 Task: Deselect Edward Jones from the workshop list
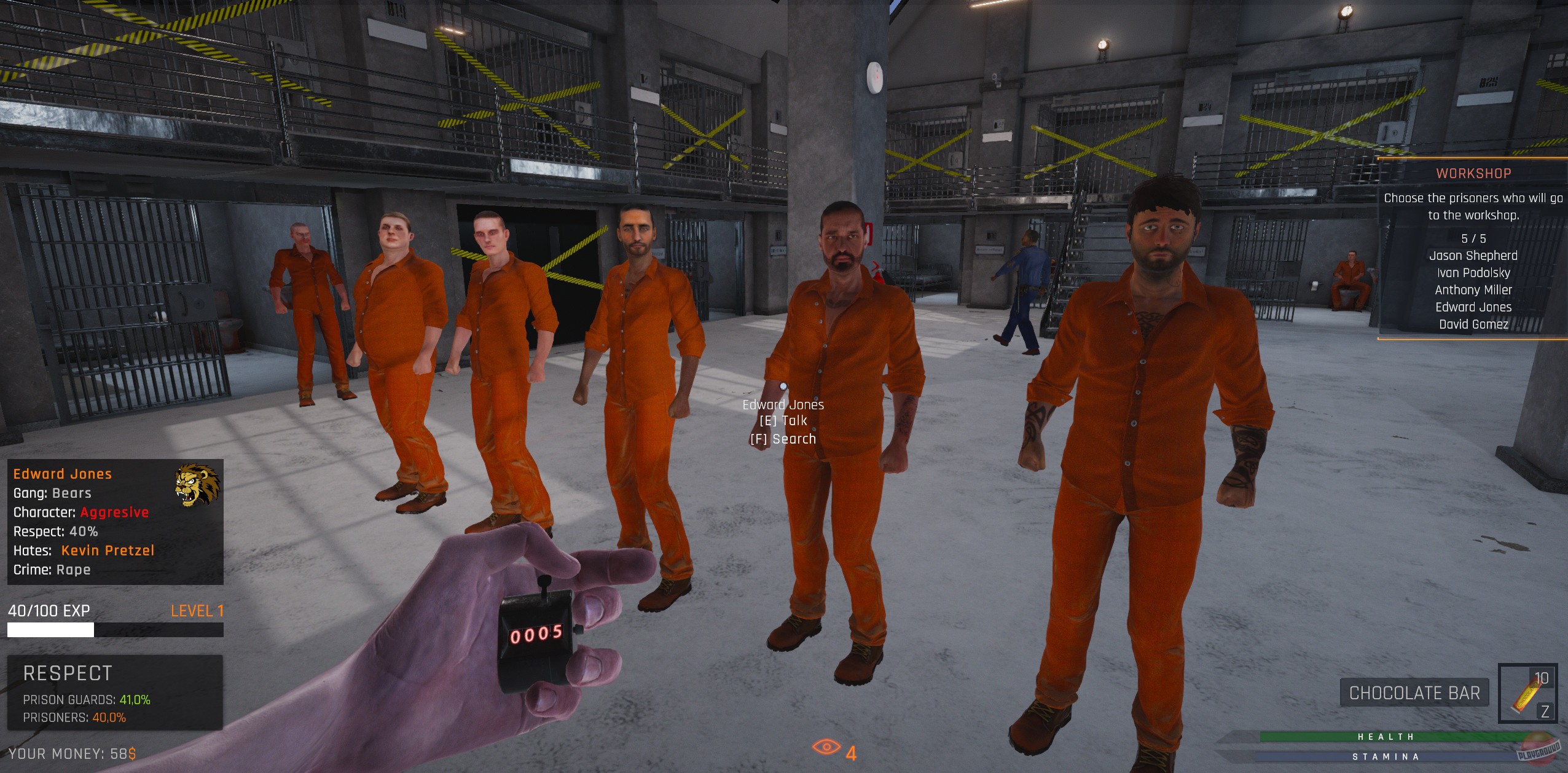[x=1475, y=307]
